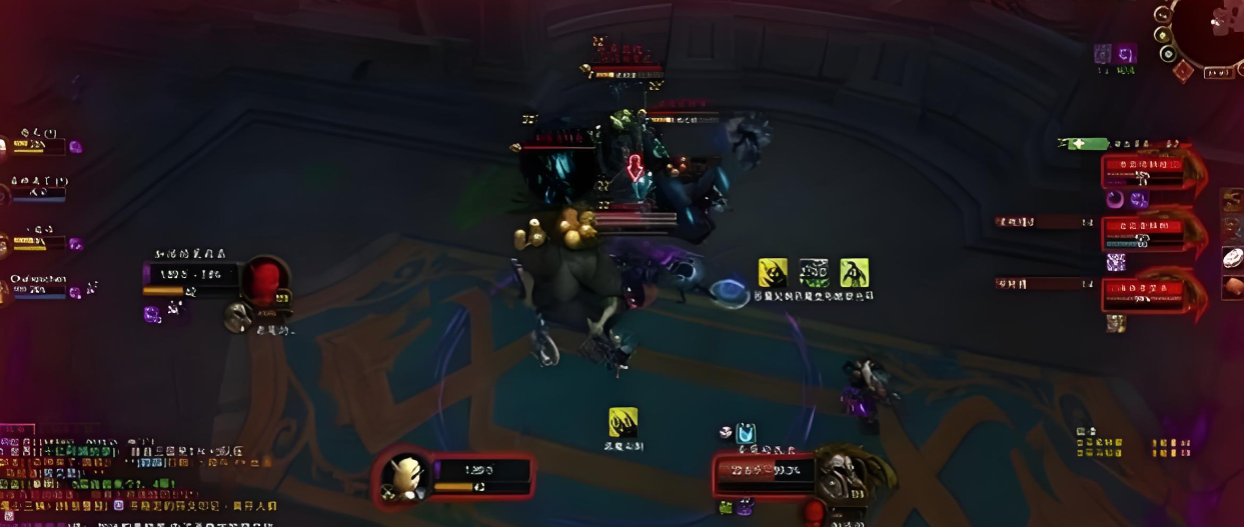1244x527 pixels.
Task: Select the skull pet portrait under the red hood
Action: point(238,317)
